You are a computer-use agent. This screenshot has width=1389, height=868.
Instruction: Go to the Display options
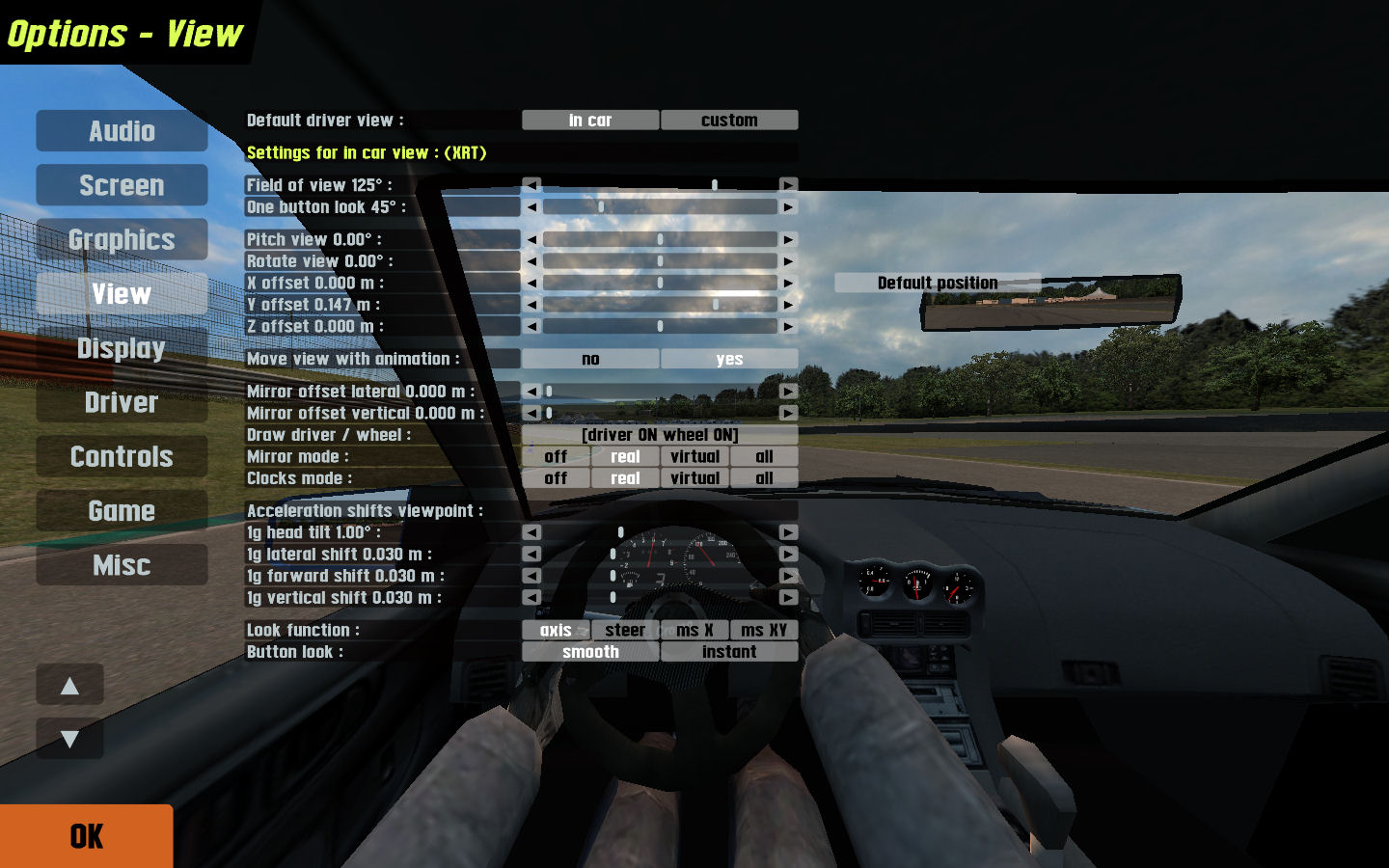pyautogui.click(x=122, y=348)
